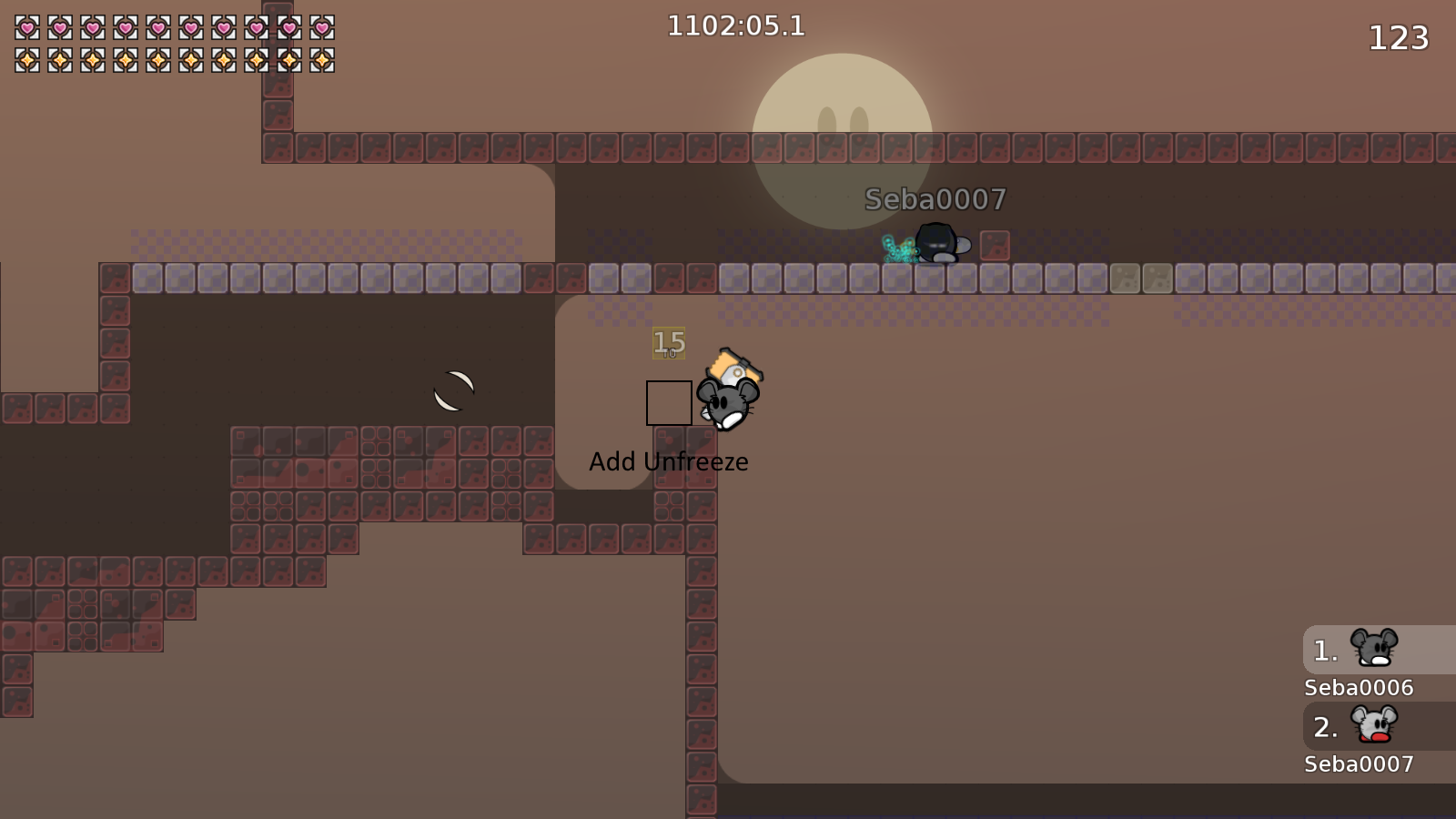Click the Seba0007 name label

[1357, 764]
